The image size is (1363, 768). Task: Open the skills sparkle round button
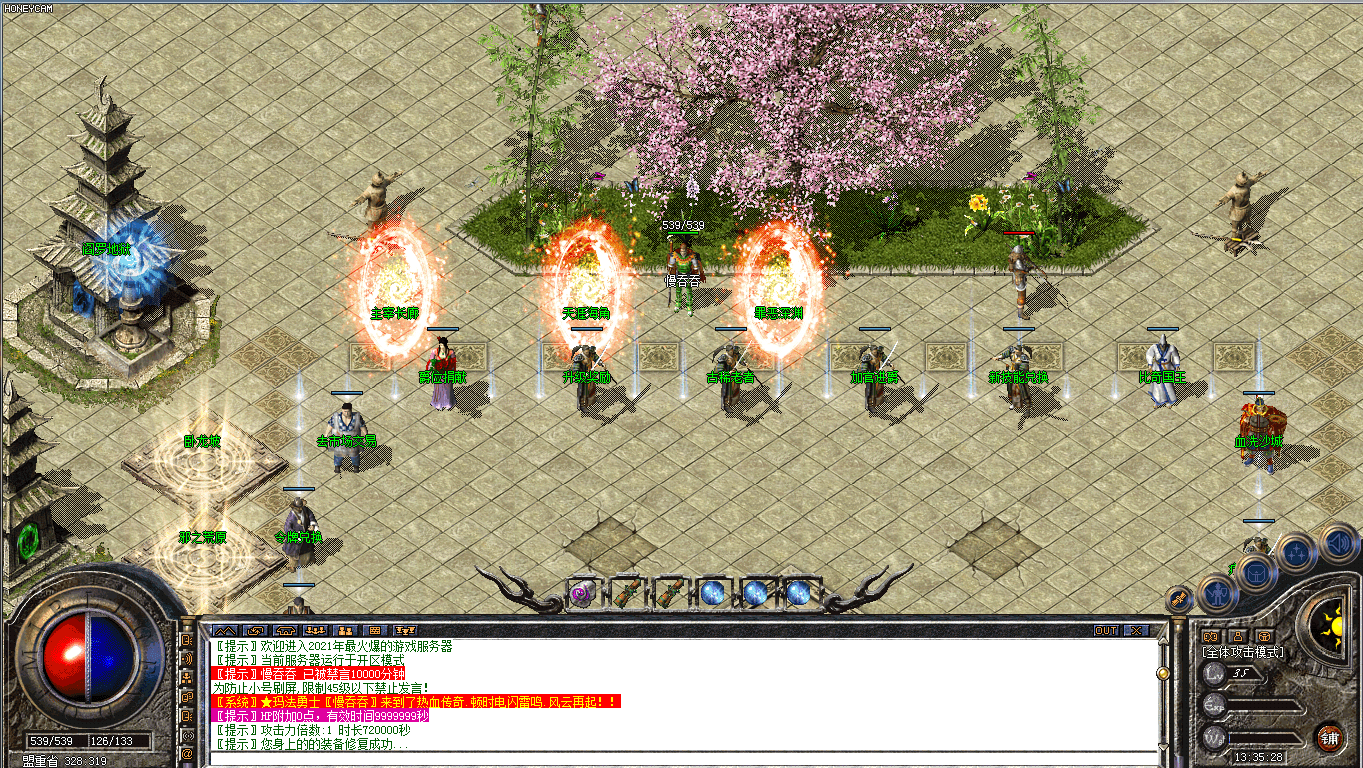pyautogui.click(x=1295, y=551)
